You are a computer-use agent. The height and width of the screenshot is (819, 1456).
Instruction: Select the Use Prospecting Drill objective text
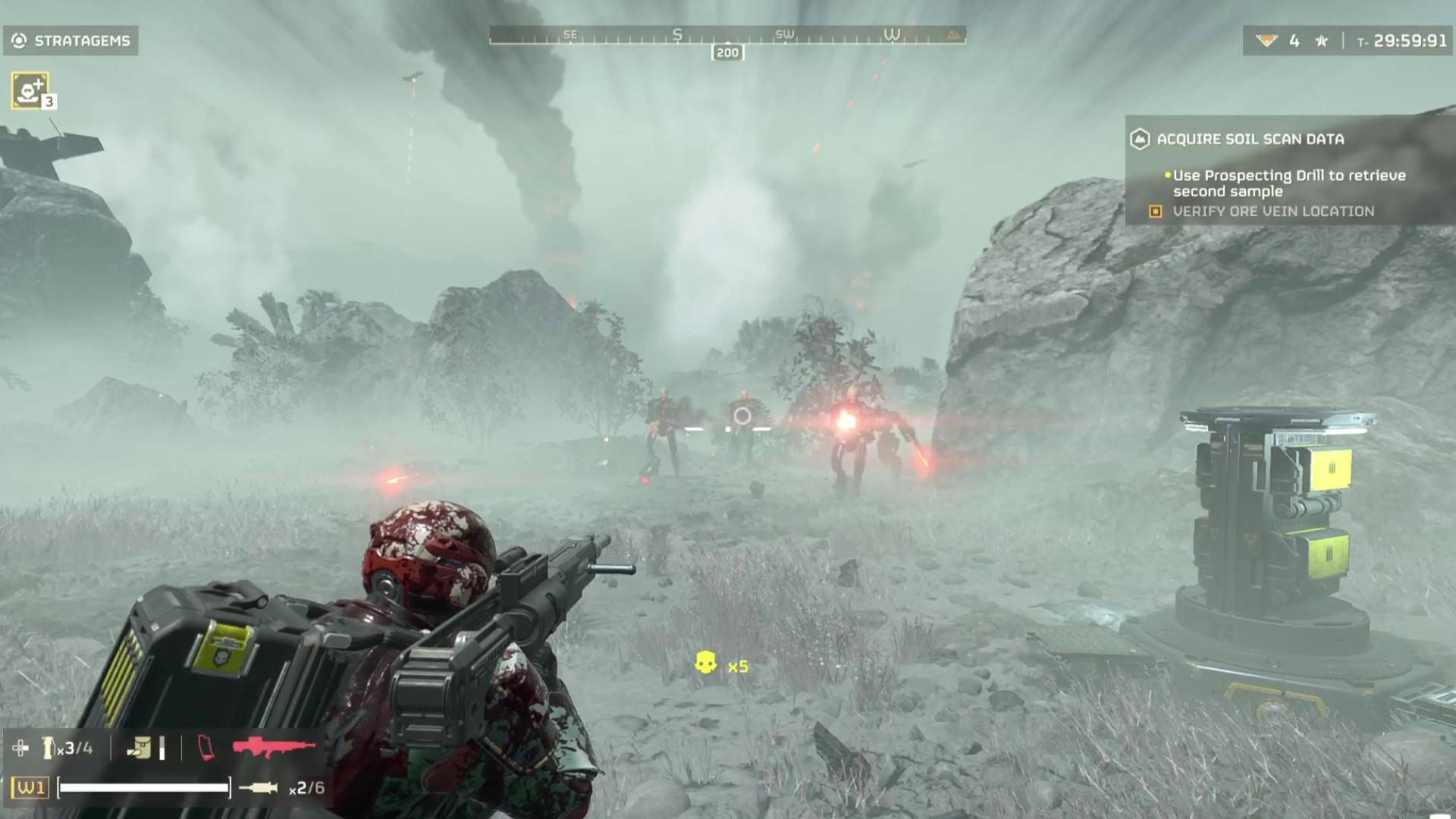tap(1289, 182)
